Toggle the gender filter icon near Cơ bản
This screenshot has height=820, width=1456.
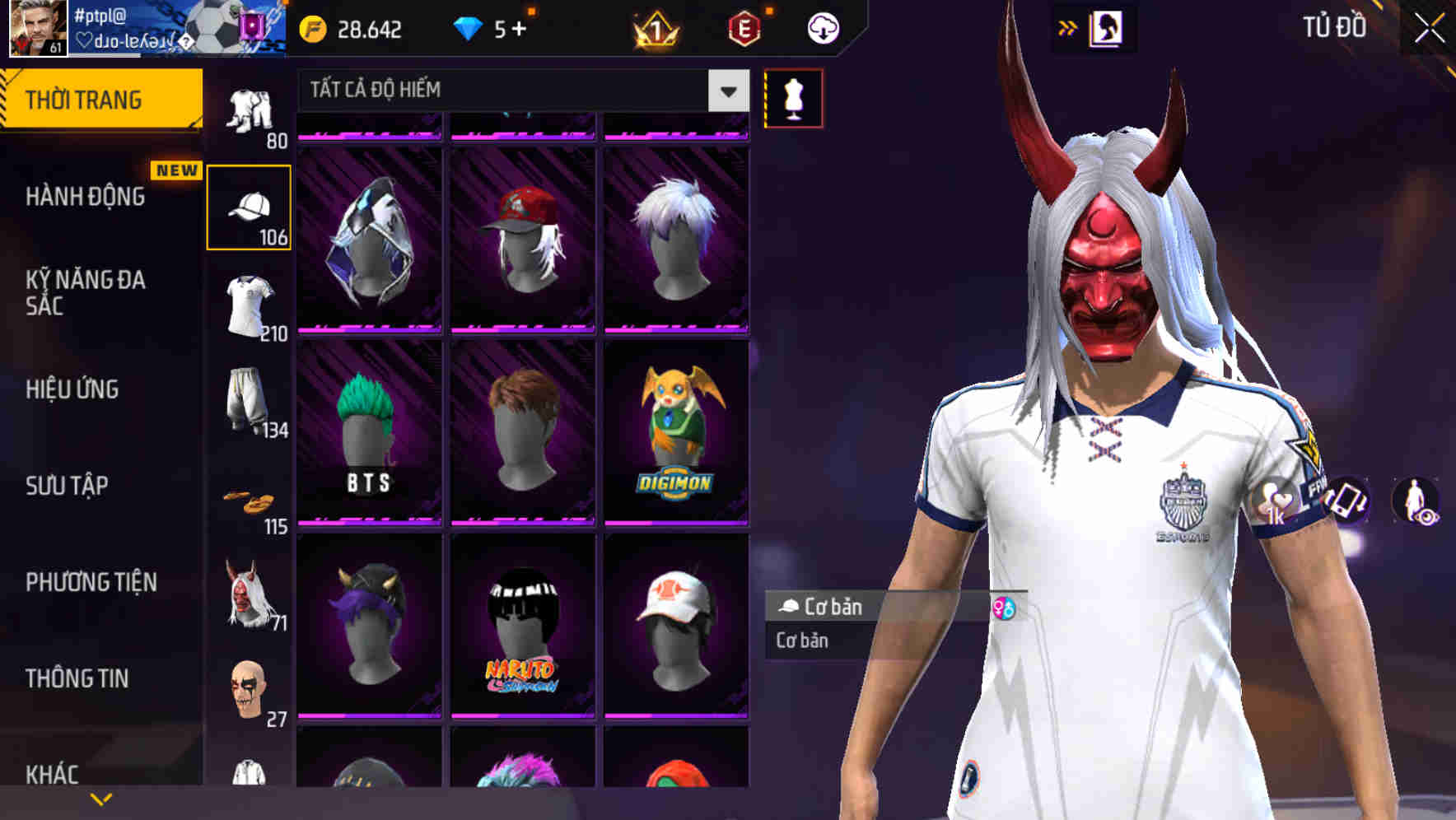tap(1005, 609)
